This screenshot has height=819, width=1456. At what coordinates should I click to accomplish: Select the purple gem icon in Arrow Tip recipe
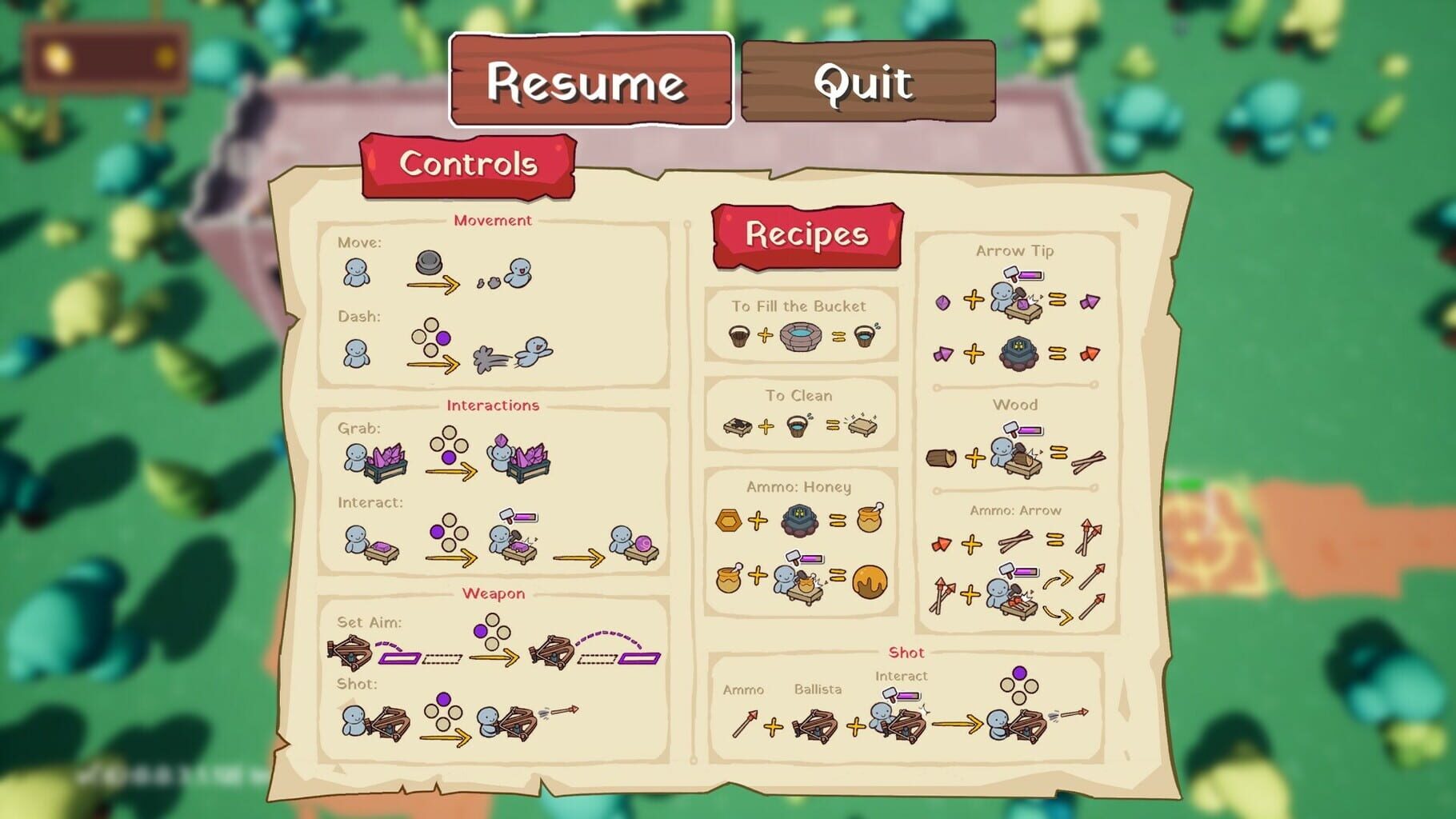tap(943, 303)
